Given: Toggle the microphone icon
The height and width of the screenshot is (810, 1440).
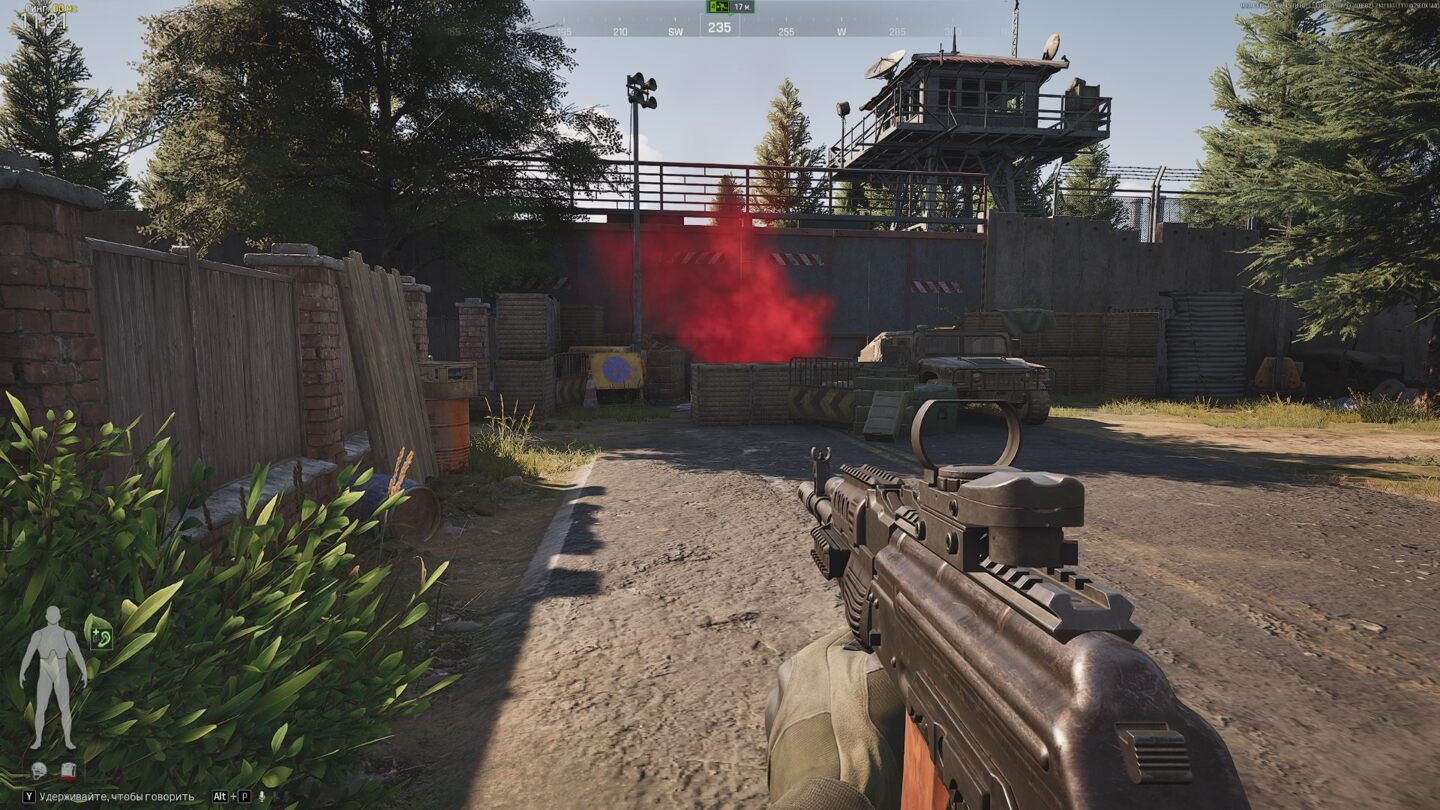Looking at the screenshot, I should point(262,797).
